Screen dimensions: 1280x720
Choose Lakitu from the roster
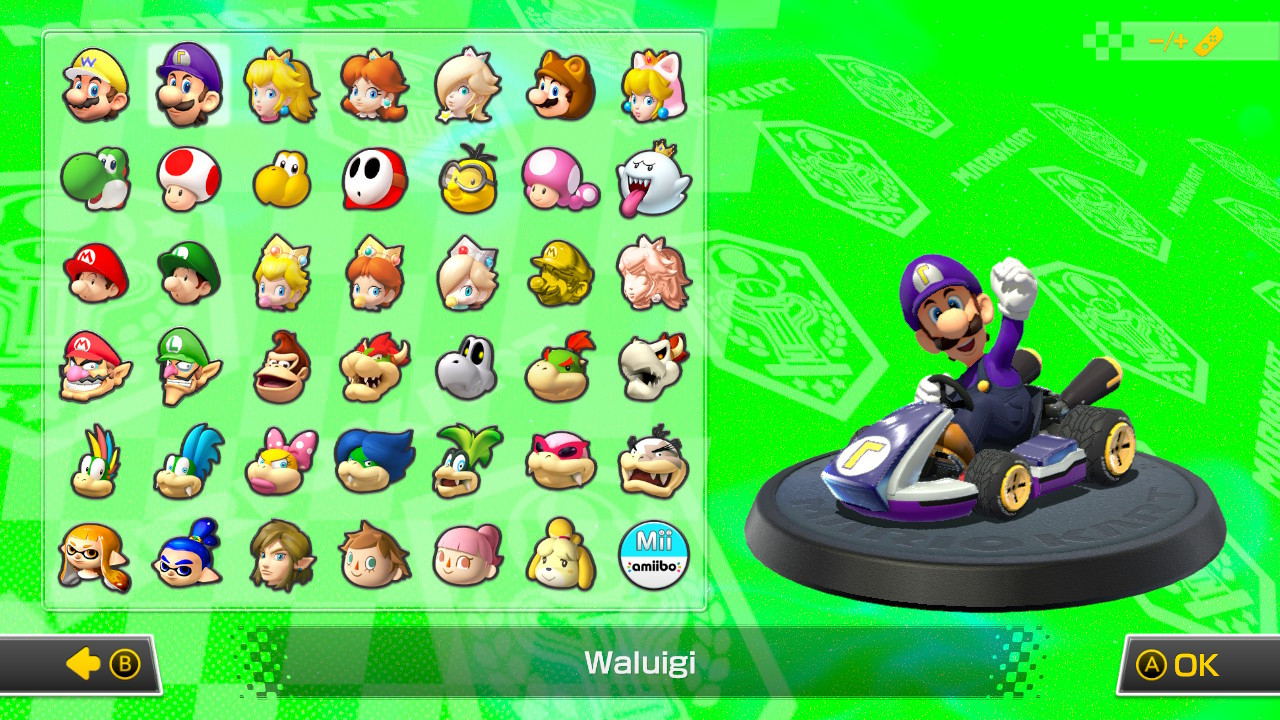click(x=467, y=180)
